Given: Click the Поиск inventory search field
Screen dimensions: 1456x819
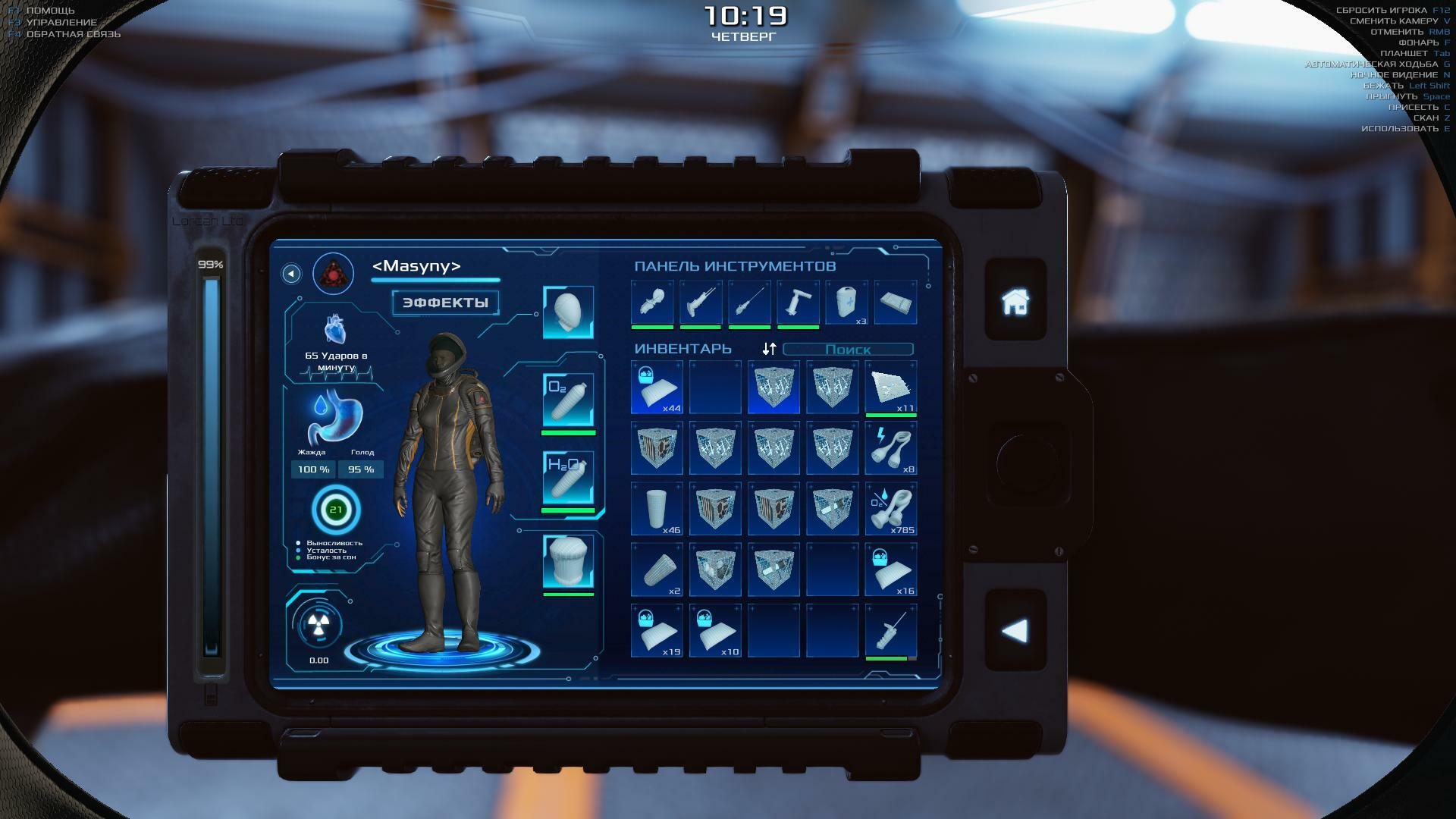Looking at the screenshot, I should click(x=848, y=350).
